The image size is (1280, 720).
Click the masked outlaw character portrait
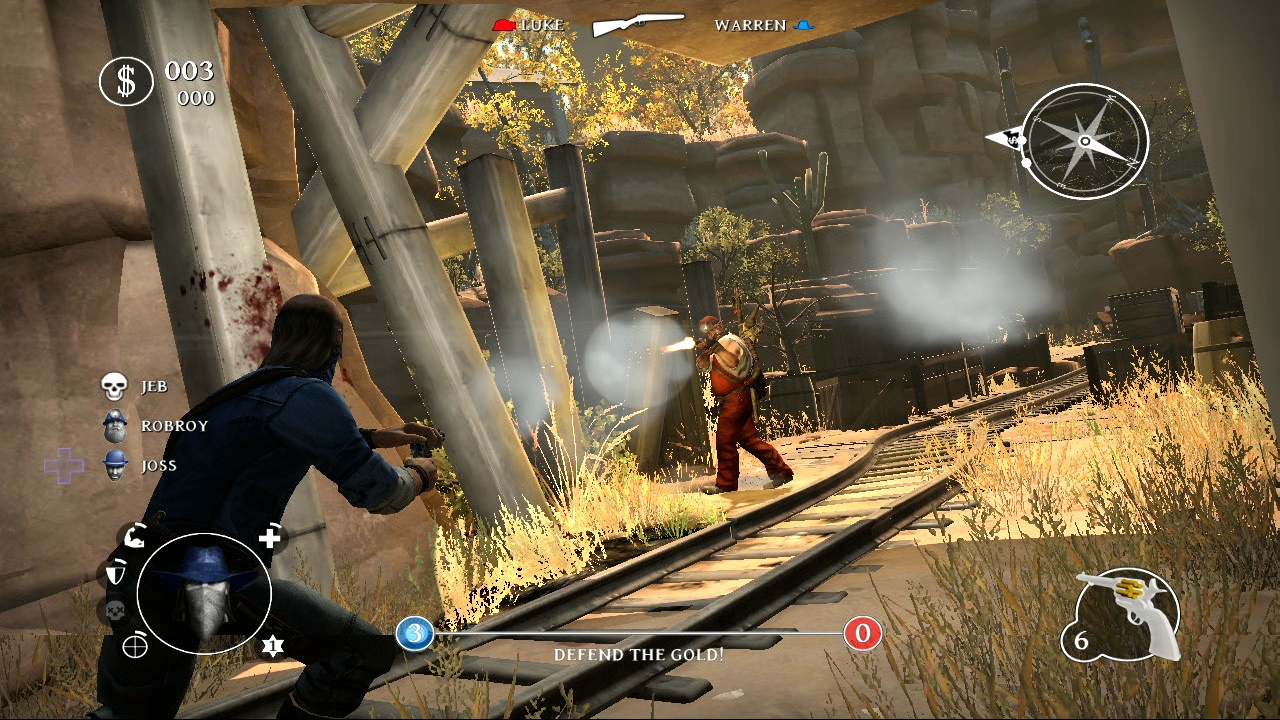pyautogui.click(x=204, y=594)
